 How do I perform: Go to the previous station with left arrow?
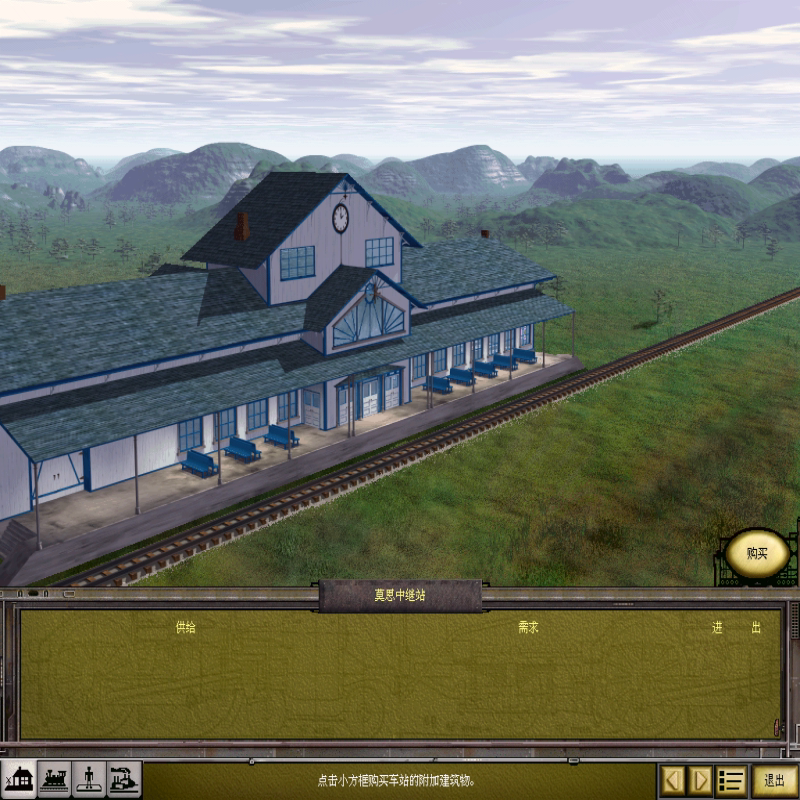(x=673, y=780)
